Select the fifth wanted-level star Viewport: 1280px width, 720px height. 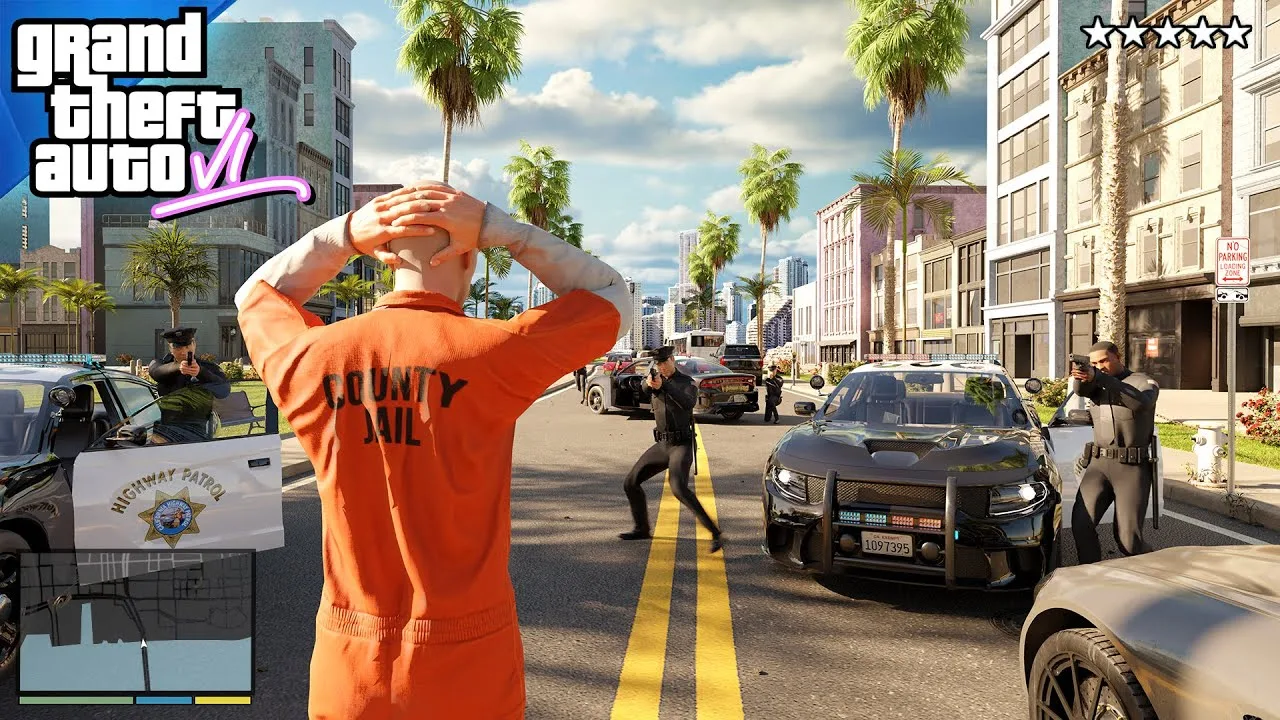pos(1234,31)
